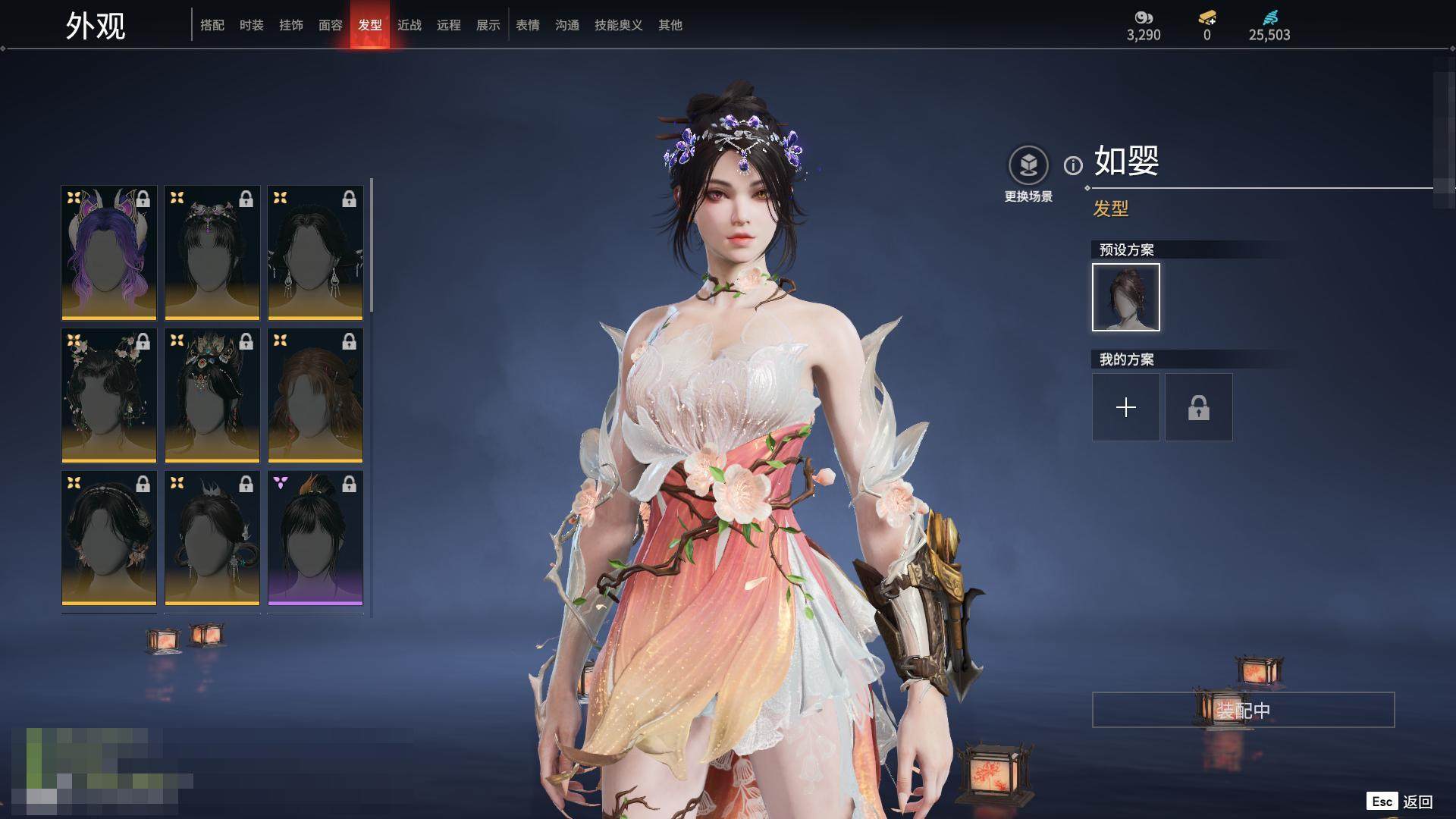Select the 预设方案 preset hairstyle thumbnail
The height and width of the screenshot is (819, 1456).
click(1126, 297)
